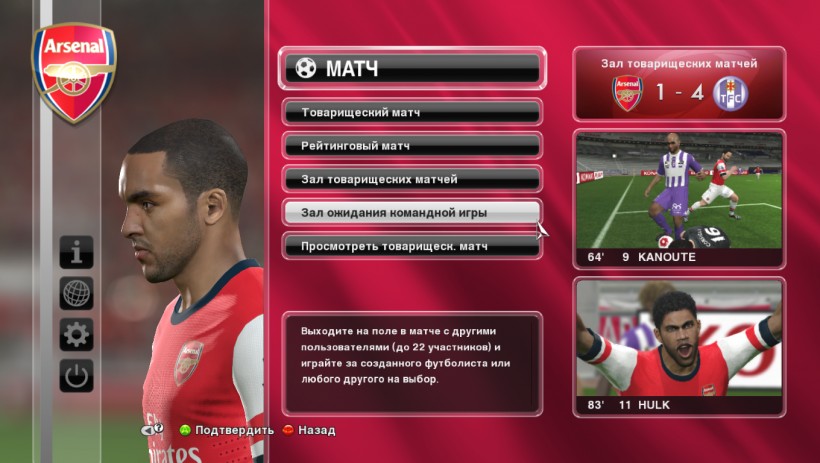Select Товарищеский матч menu entry

pos(412,112)
